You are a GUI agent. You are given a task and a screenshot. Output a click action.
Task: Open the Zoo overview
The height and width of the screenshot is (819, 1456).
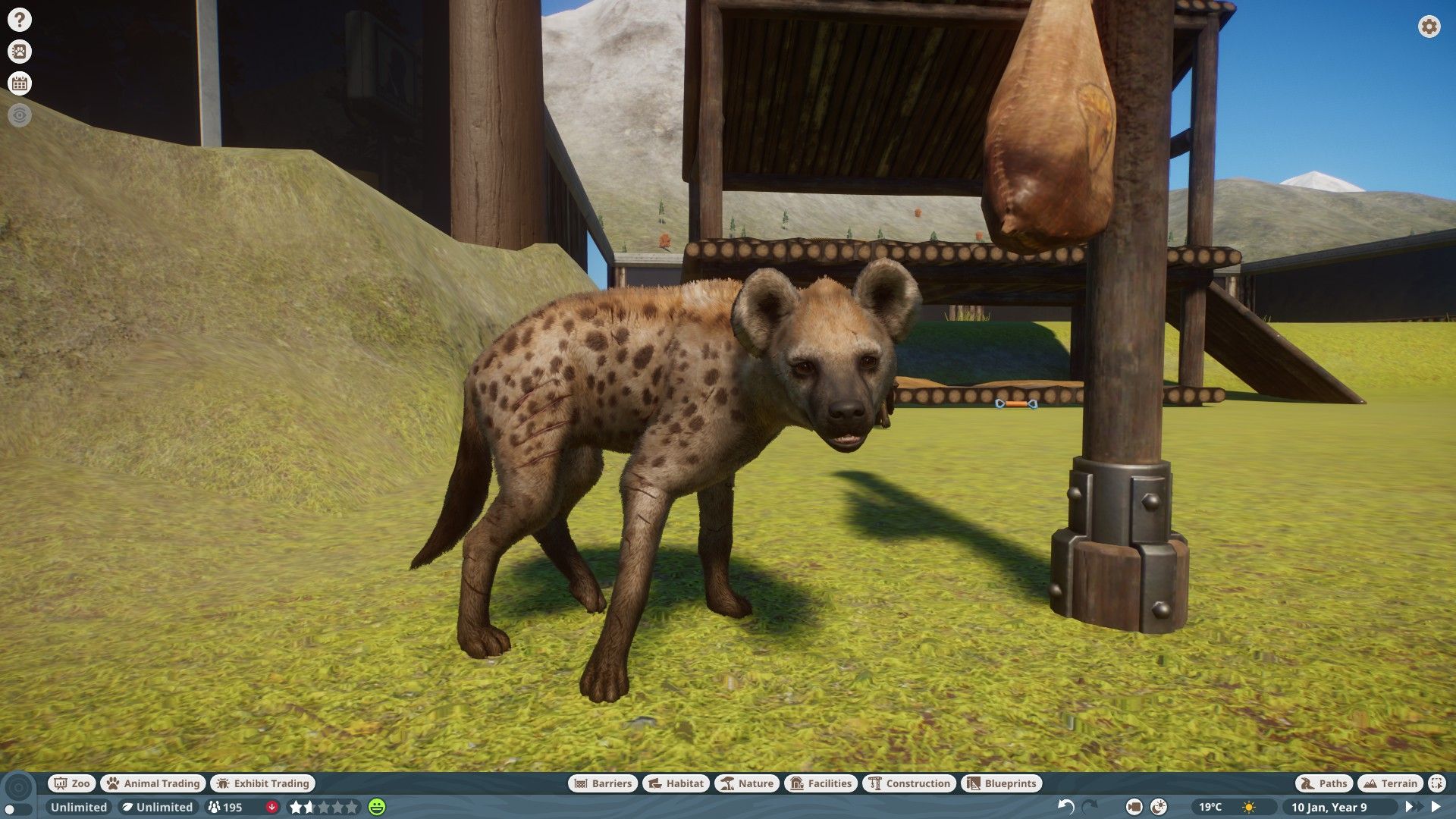coord(71,783)
